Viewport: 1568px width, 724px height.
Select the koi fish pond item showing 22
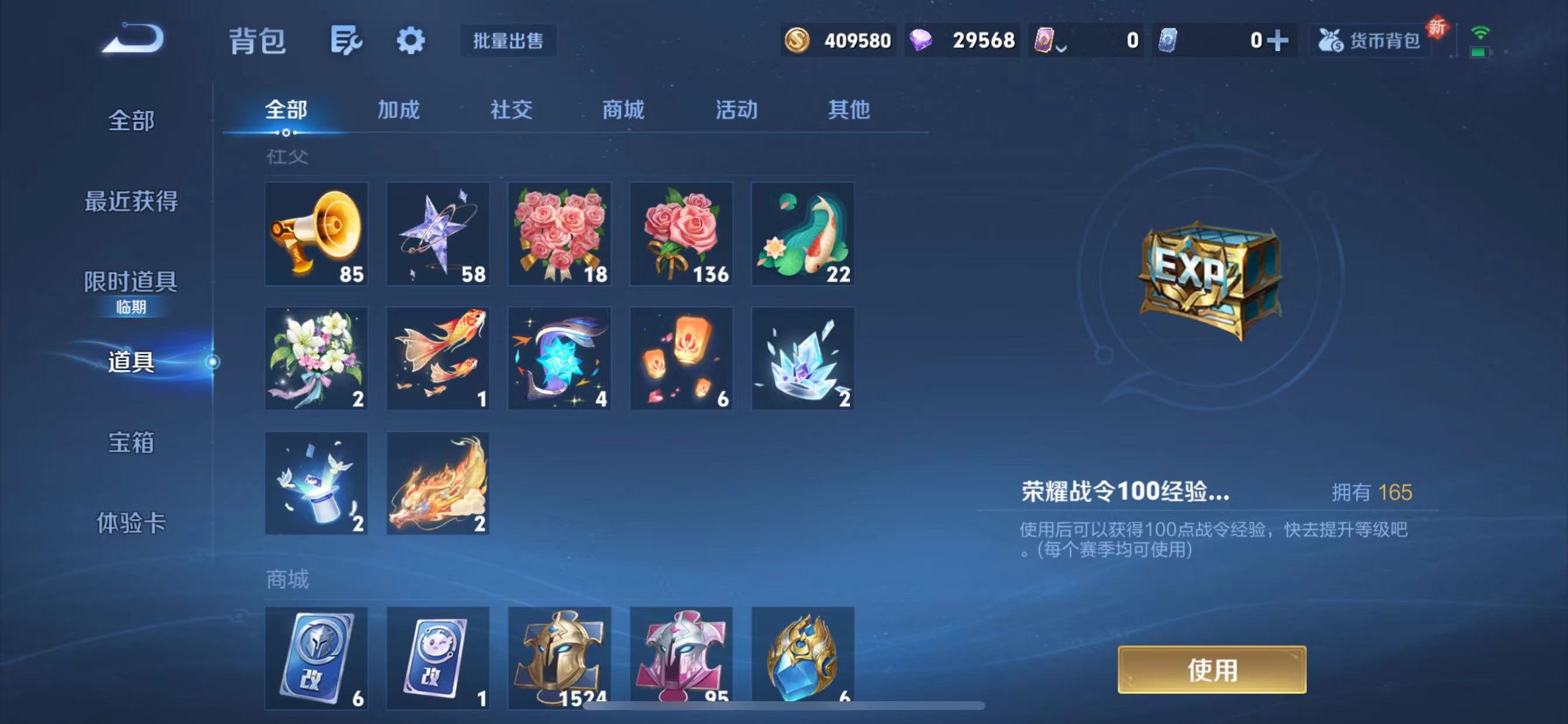coord(802,234)
